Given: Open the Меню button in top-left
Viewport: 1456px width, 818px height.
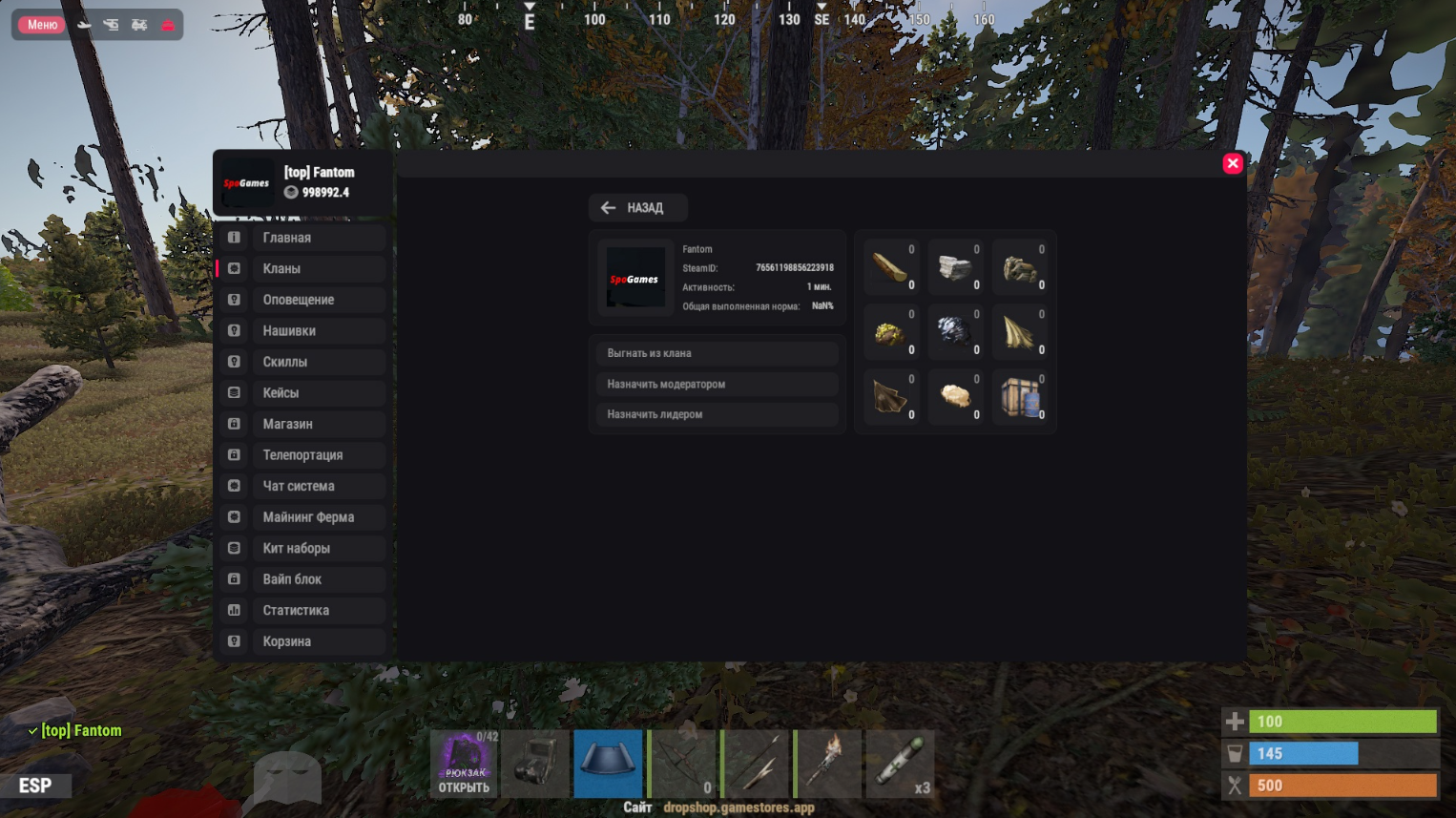Looking at the screenshot, I should 42,25.
